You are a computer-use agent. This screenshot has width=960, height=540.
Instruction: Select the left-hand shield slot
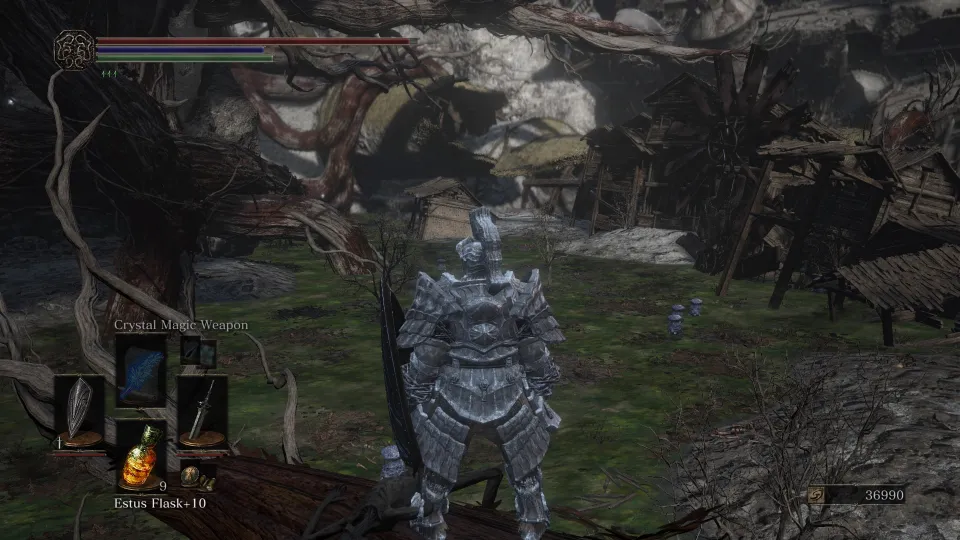78,412
